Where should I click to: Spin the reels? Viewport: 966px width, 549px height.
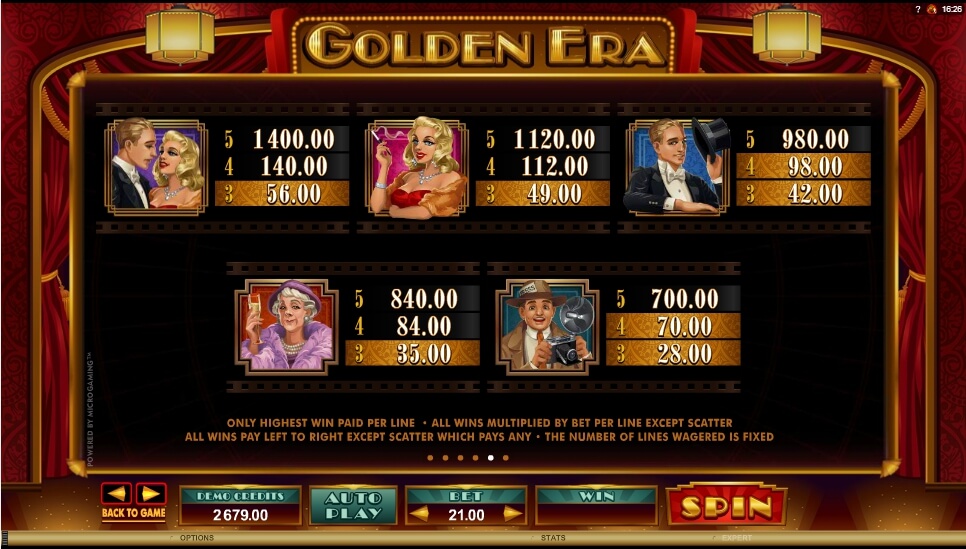[x=726, y=506]
